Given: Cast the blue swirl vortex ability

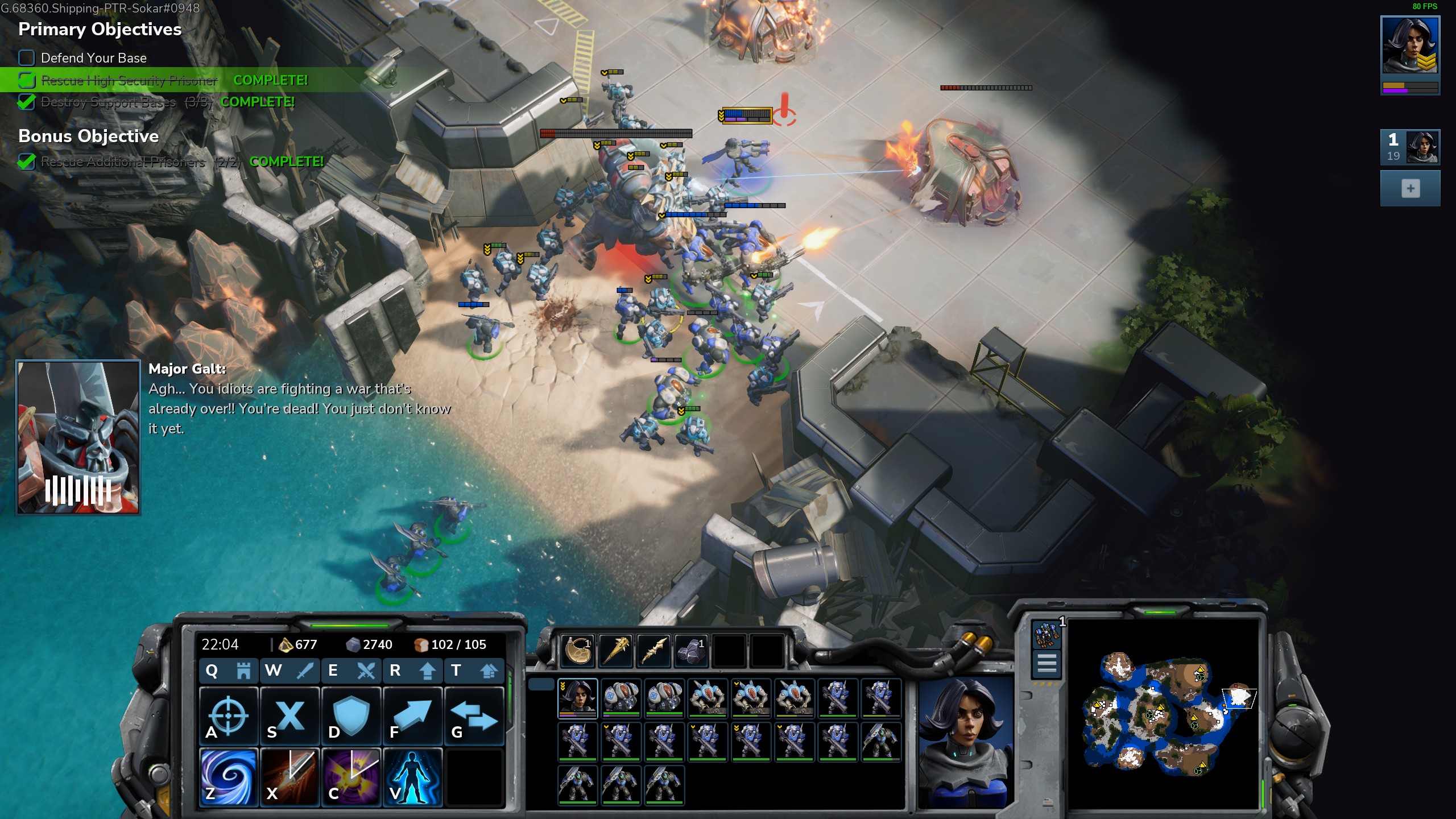Looking at the screenshot, I should (x=229, y=777).
